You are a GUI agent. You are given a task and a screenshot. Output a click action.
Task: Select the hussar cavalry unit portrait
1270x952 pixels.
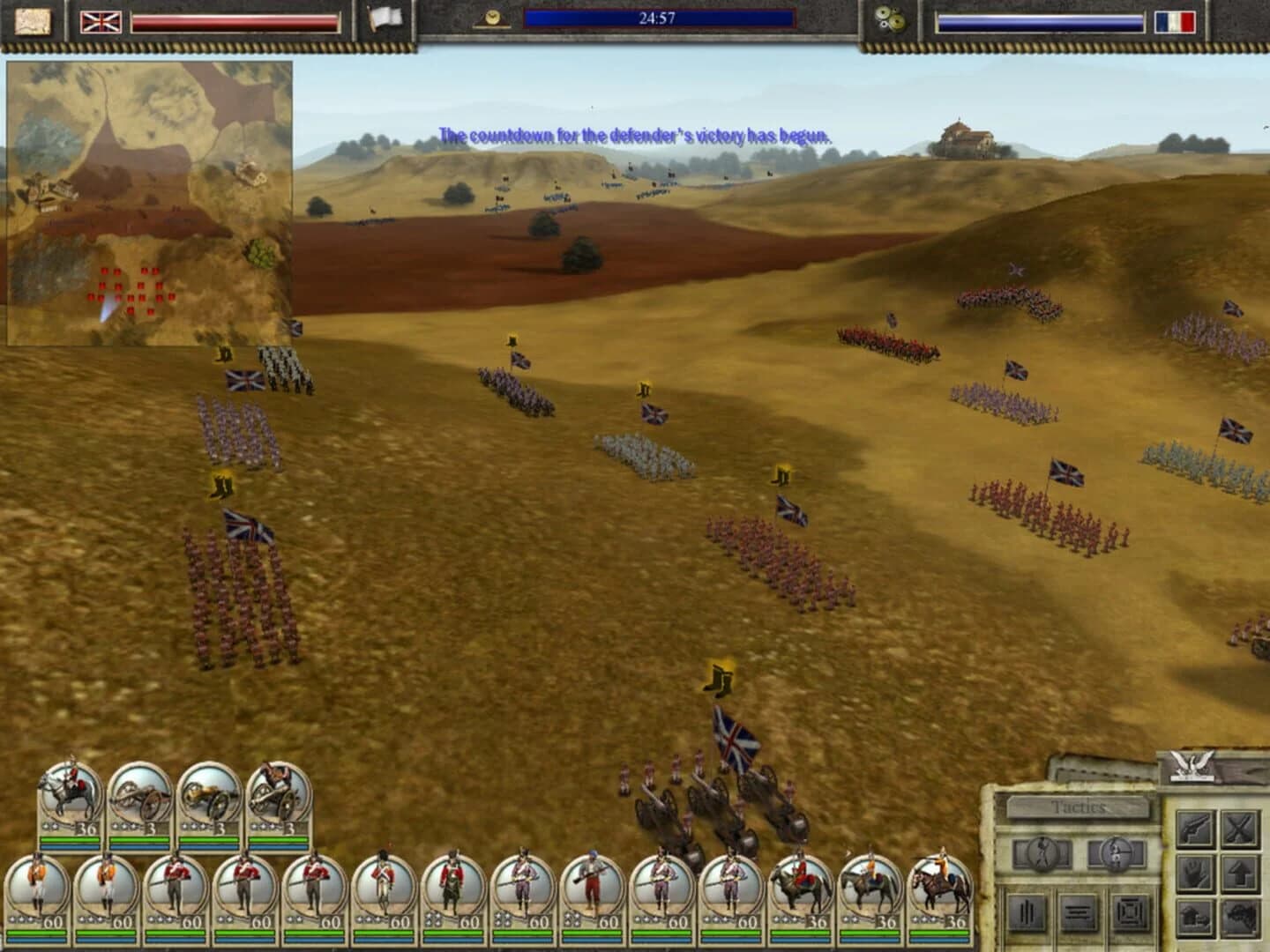click(870, 897)
